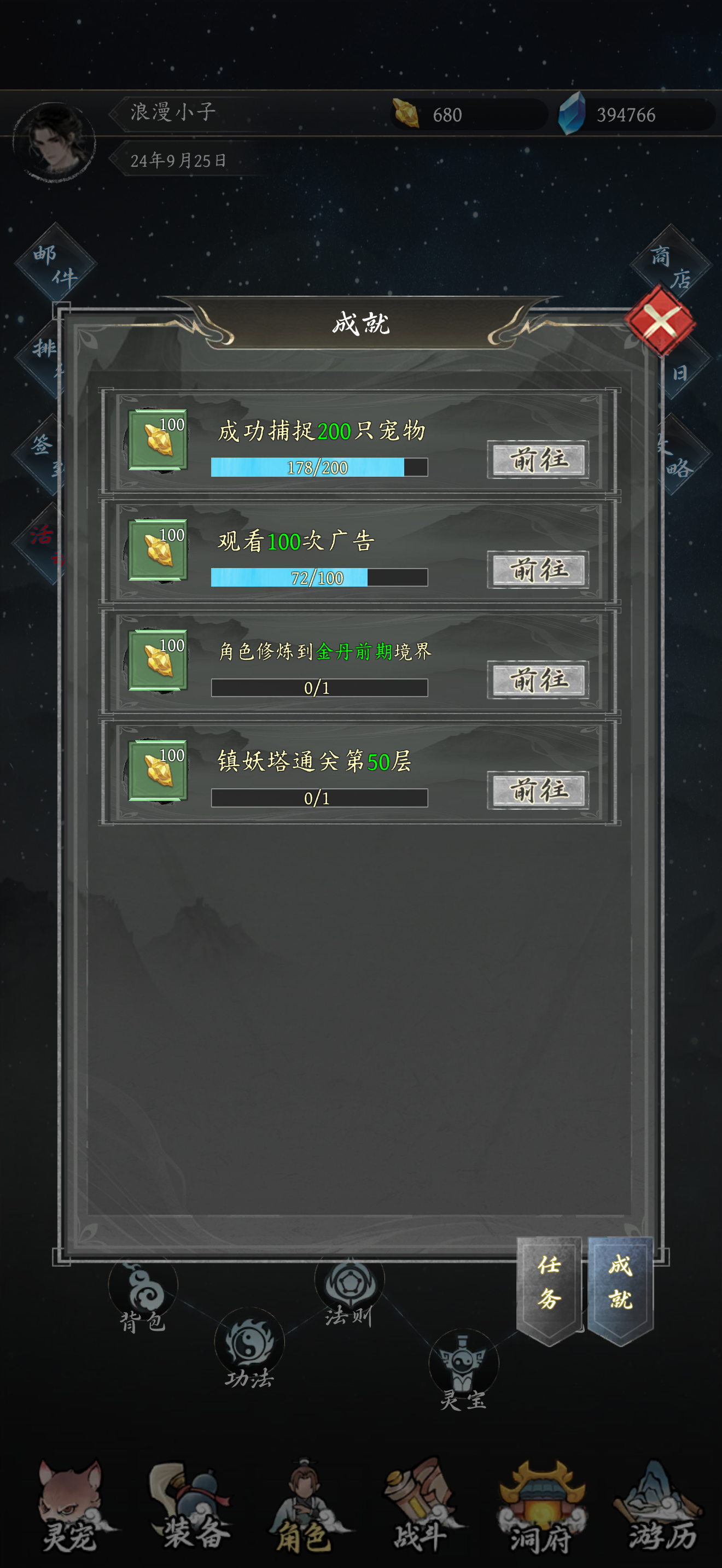Click 前往 for the capture 200 pets achievement
This screenshot has width=722, height=1568.
point(537,461)
